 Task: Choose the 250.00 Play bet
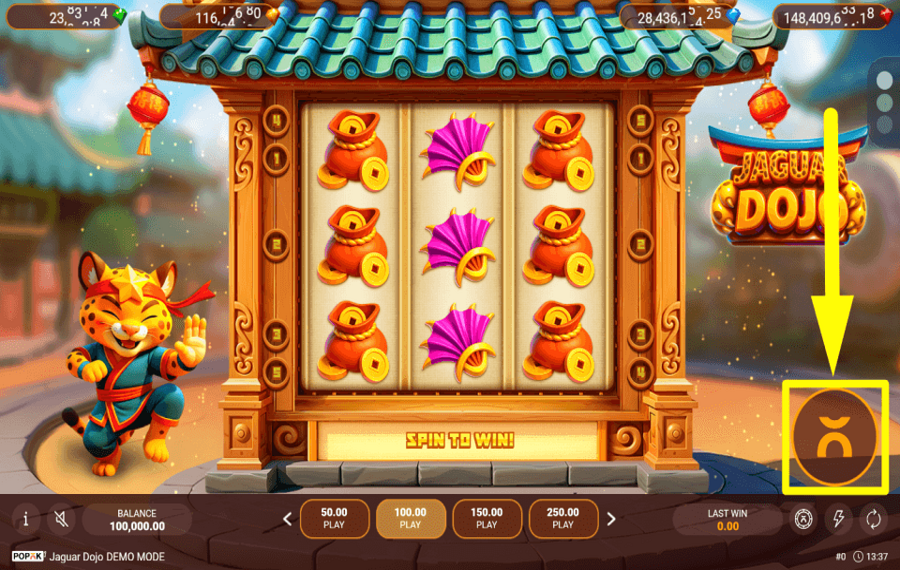[x=563, y=518]
